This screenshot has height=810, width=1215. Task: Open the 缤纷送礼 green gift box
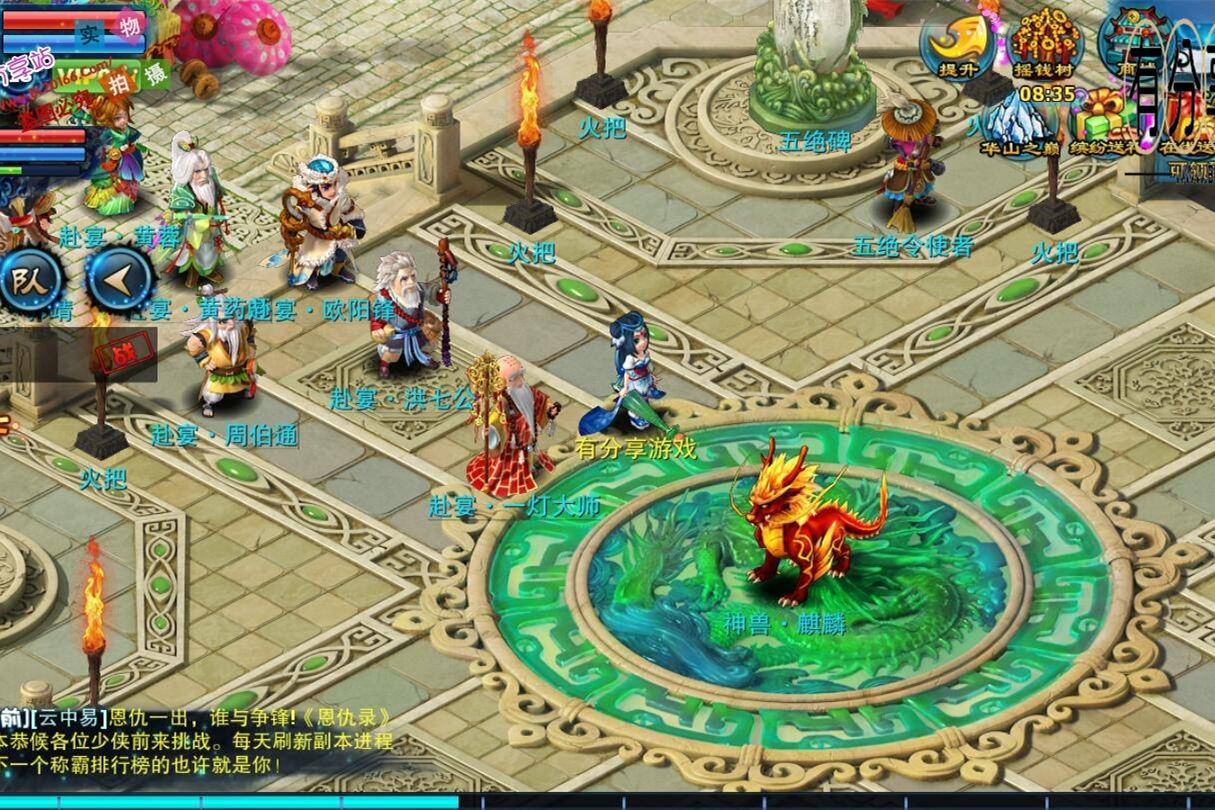tap(1103, 122)
